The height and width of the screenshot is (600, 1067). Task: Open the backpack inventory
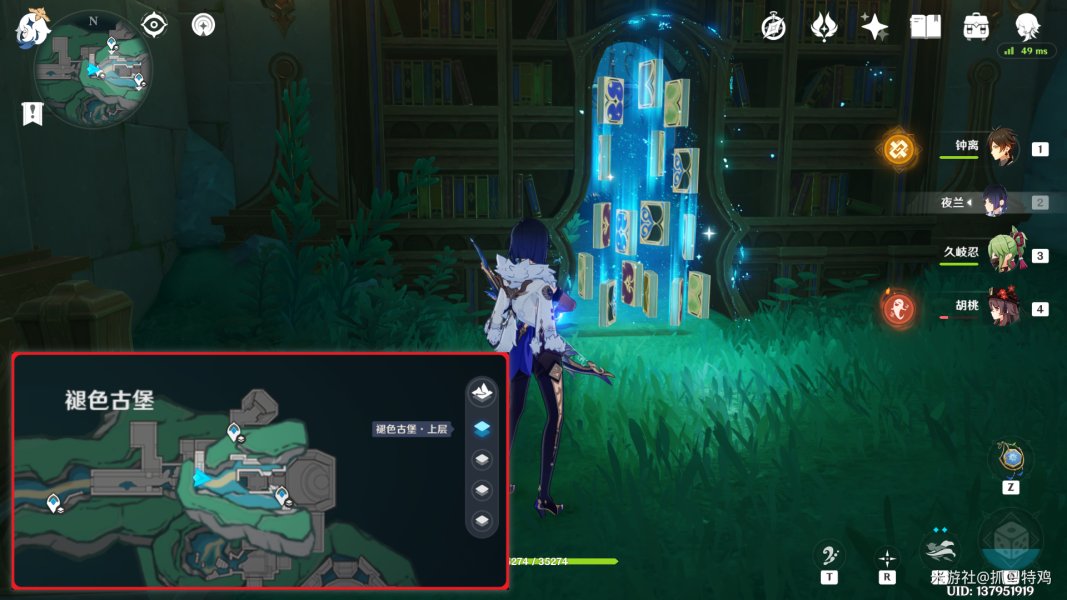[976, 27]
